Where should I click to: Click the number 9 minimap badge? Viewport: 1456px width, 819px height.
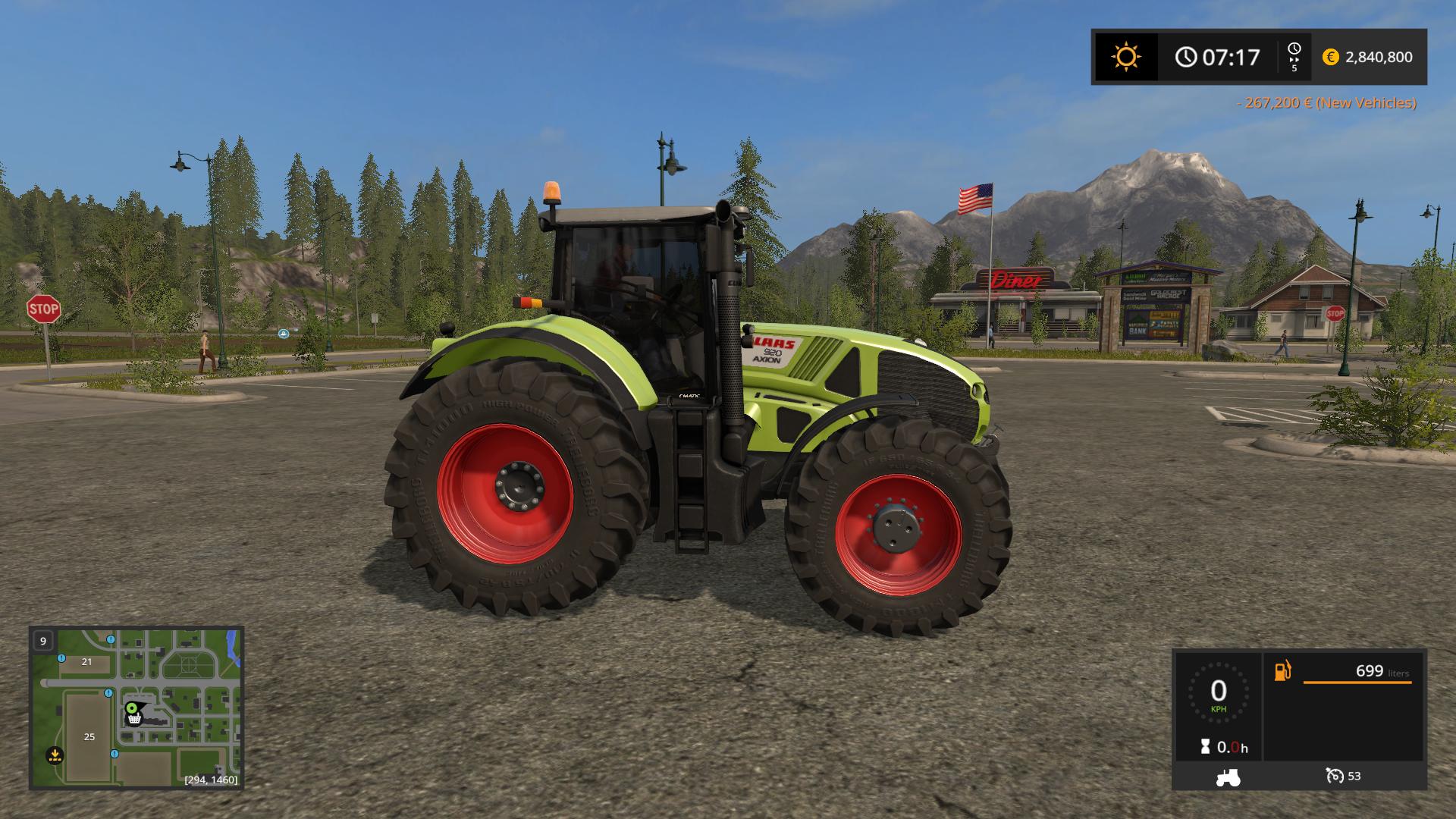pos(43,641)
